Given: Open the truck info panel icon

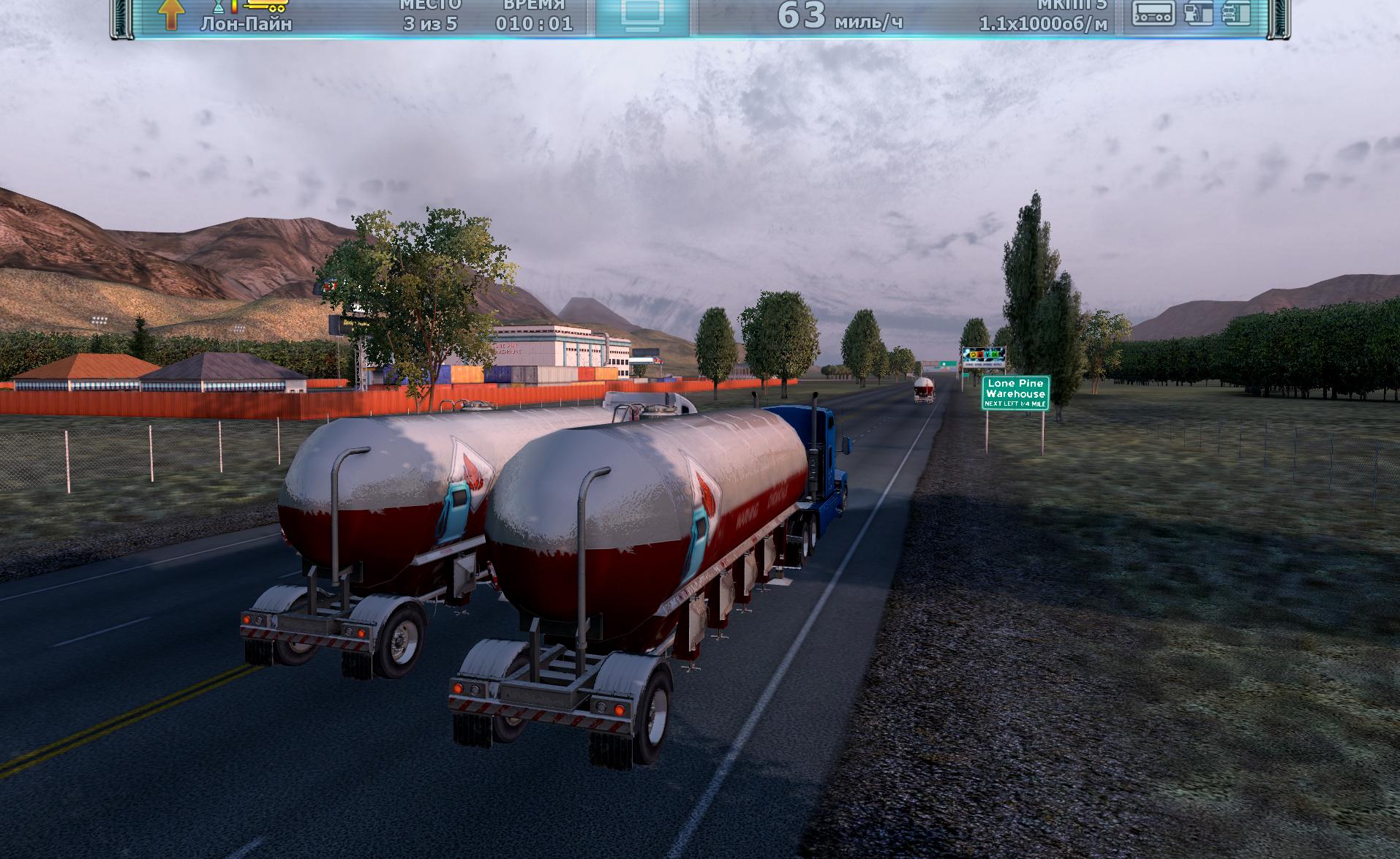Looking at the screenshot, I should click(x=1236, y=13).
